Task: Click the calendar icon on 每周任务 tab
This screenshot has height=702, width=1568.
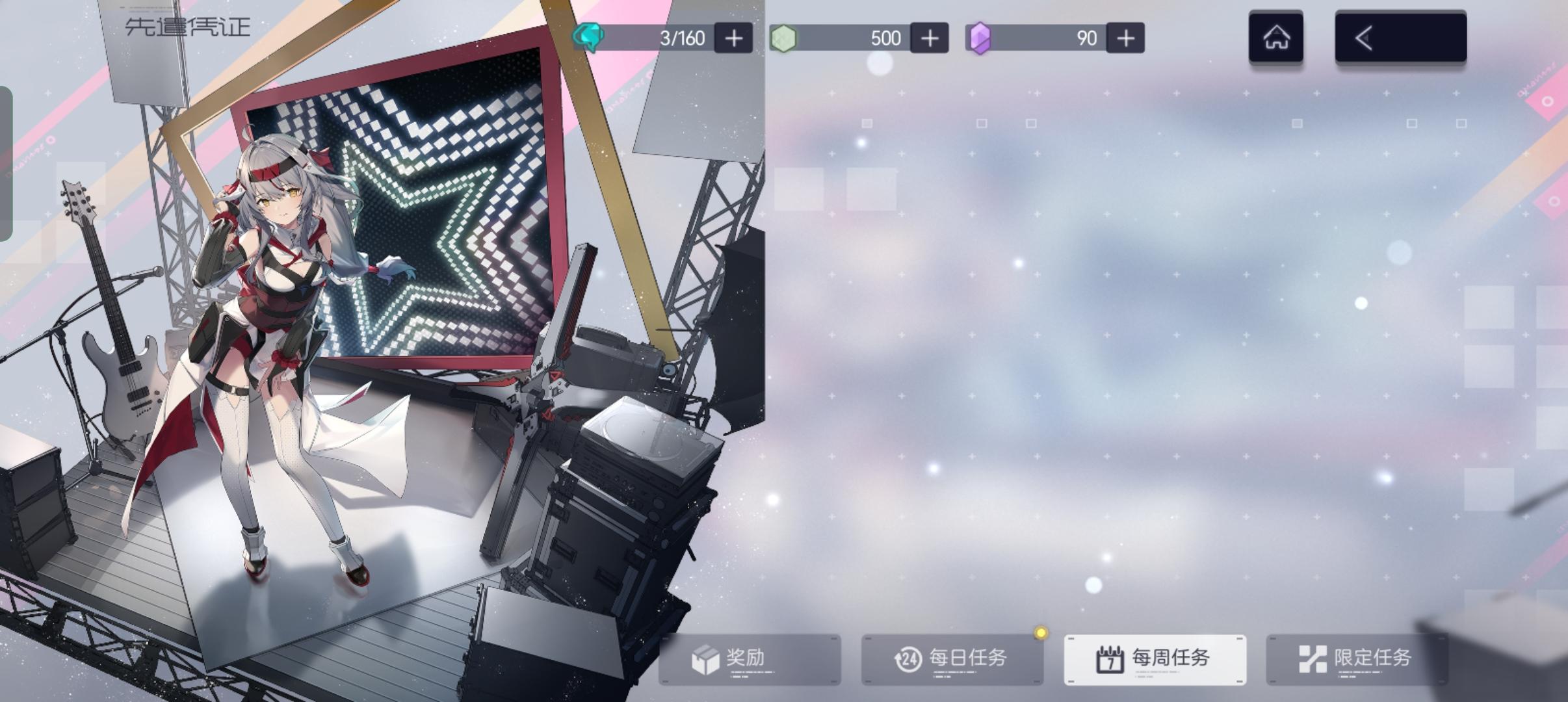Action: tap(1112, 658)
